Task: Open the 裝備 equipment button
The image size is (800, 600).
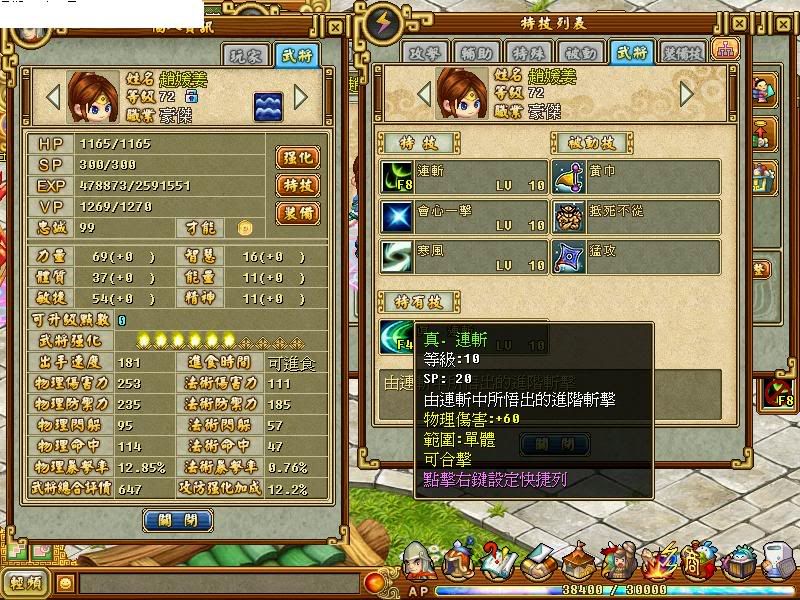Action: (298, 213)
